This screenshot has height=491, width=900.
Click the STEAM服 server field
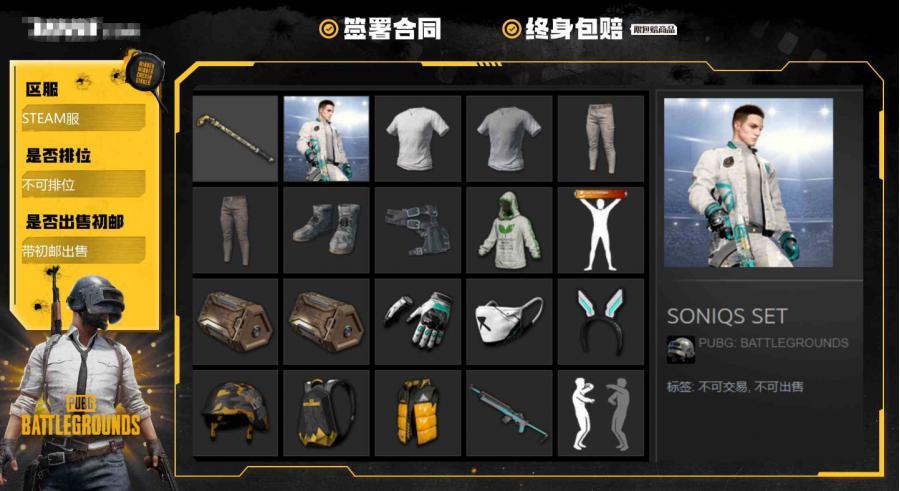click(x=82, y=118)
